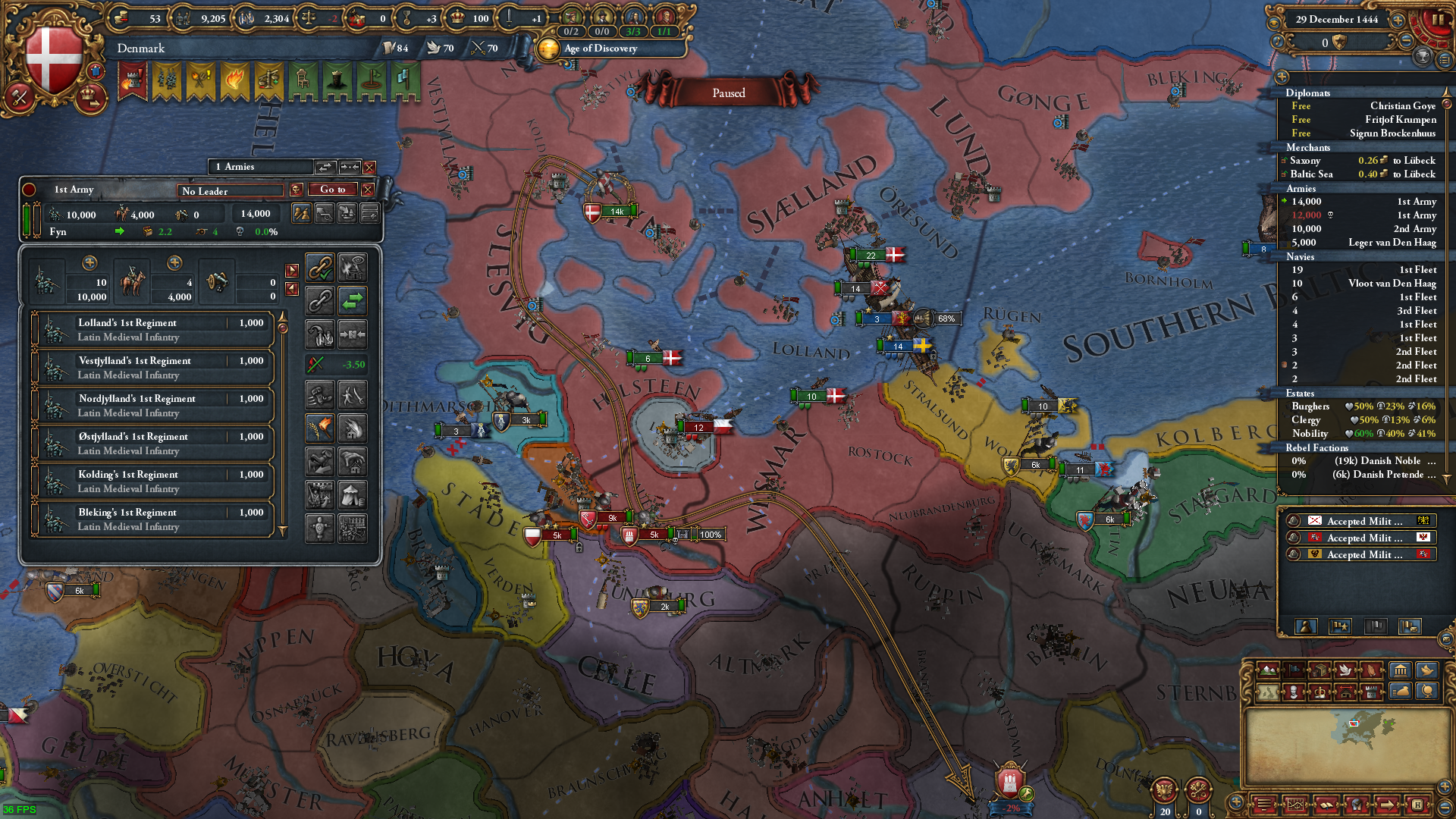Screen dimensions: 1456x819
Task: Click the consolidate regiments icon in army panel
Action: (353, 334)
